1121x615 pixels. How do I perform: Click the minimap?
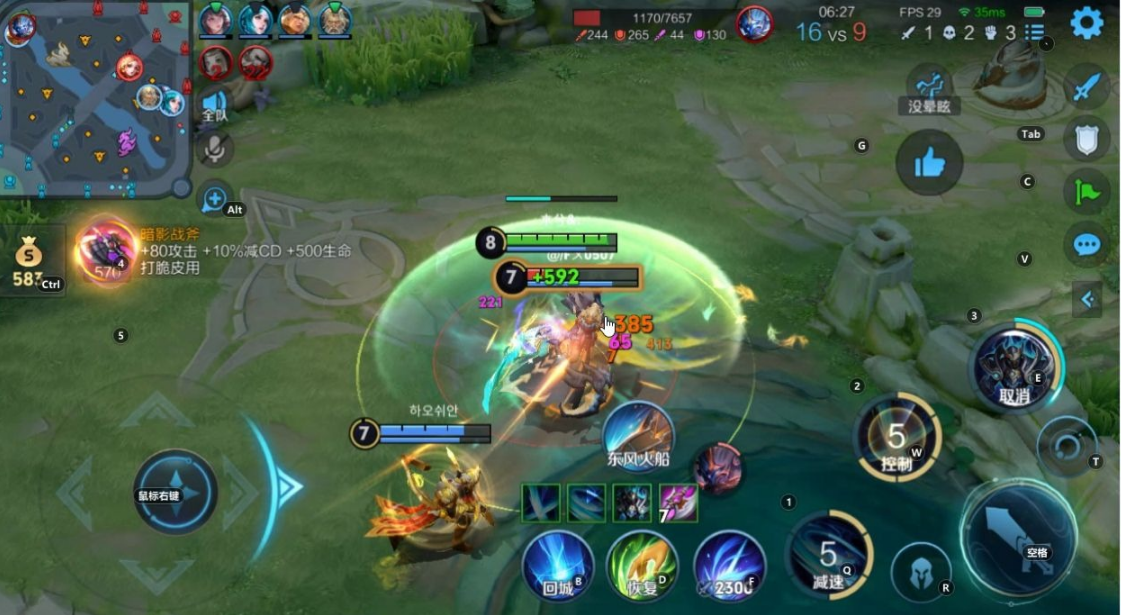pos(95,98)
